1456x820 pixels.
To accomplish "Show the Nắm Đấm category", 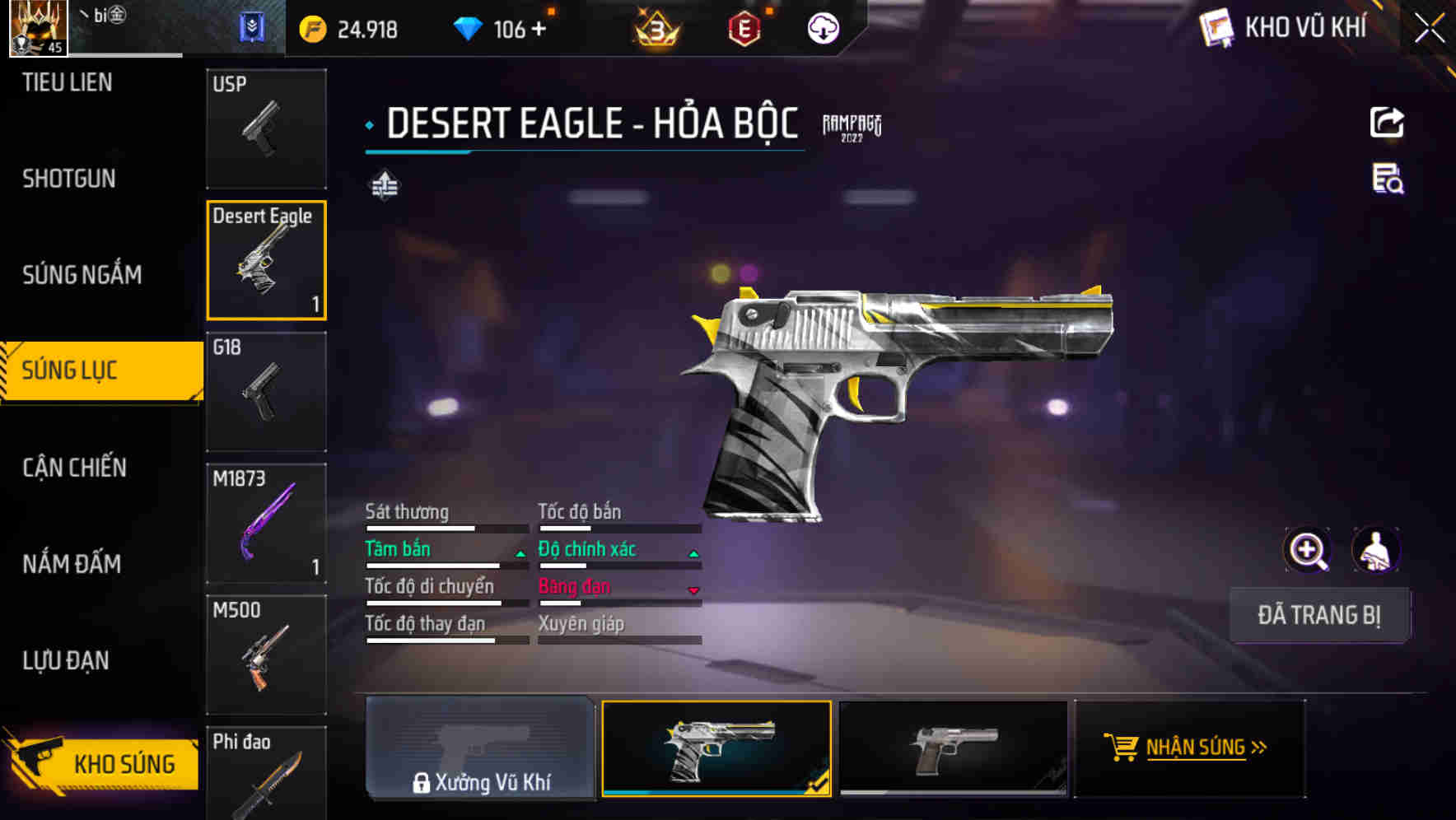I will pyautogui.click(x=72, y=564).
